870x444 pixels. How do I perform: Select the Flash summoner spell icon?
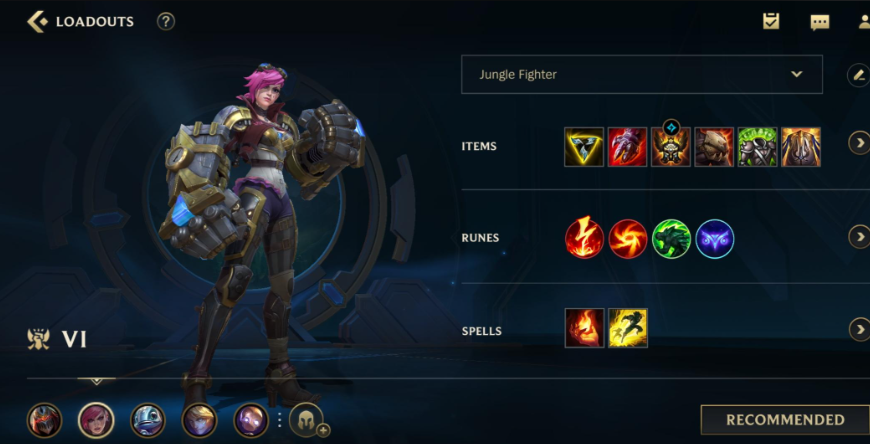tap(628, 328)
